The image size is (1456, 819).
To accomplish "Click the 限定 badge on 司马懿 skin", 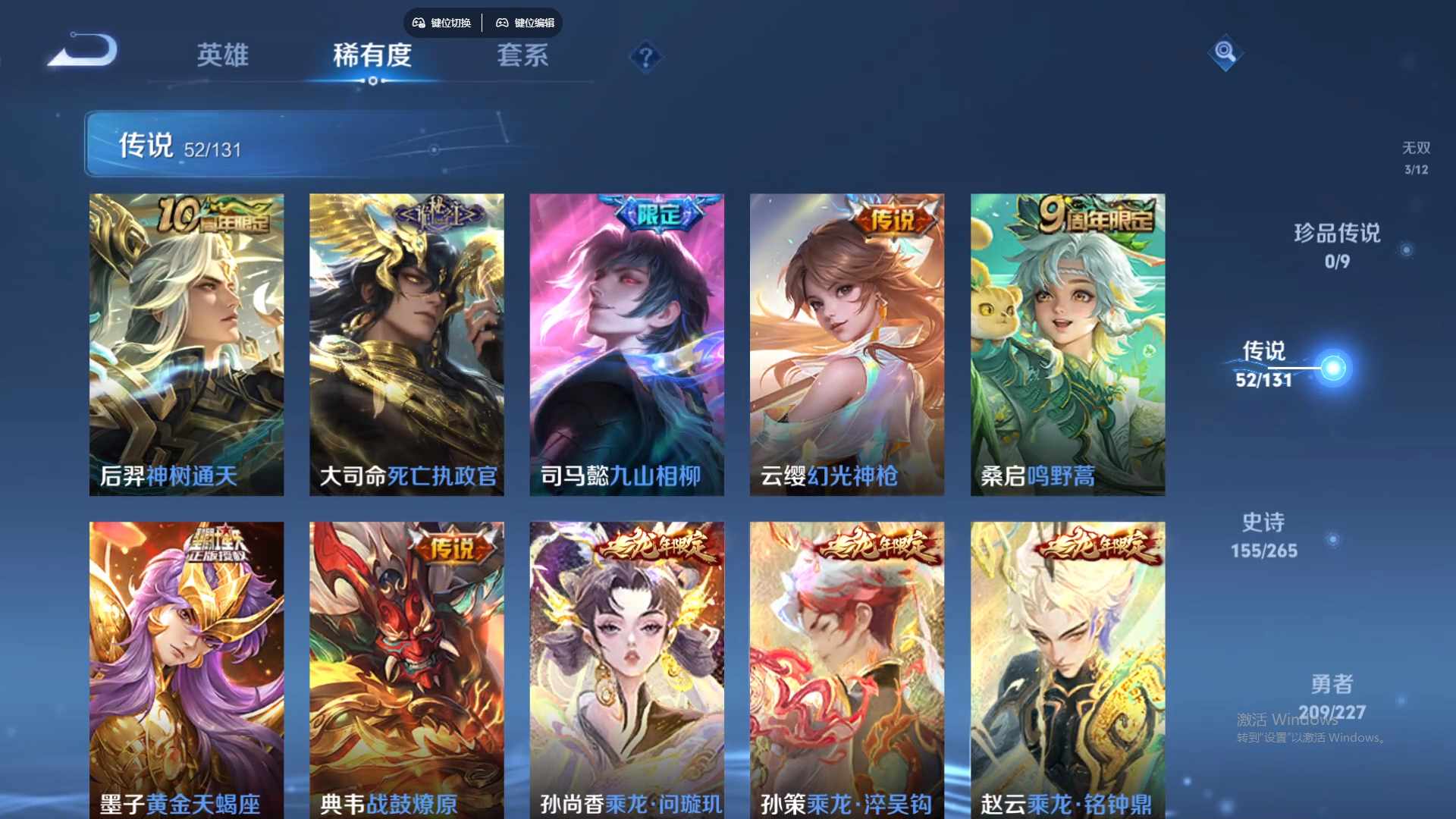I will point(657,215).
